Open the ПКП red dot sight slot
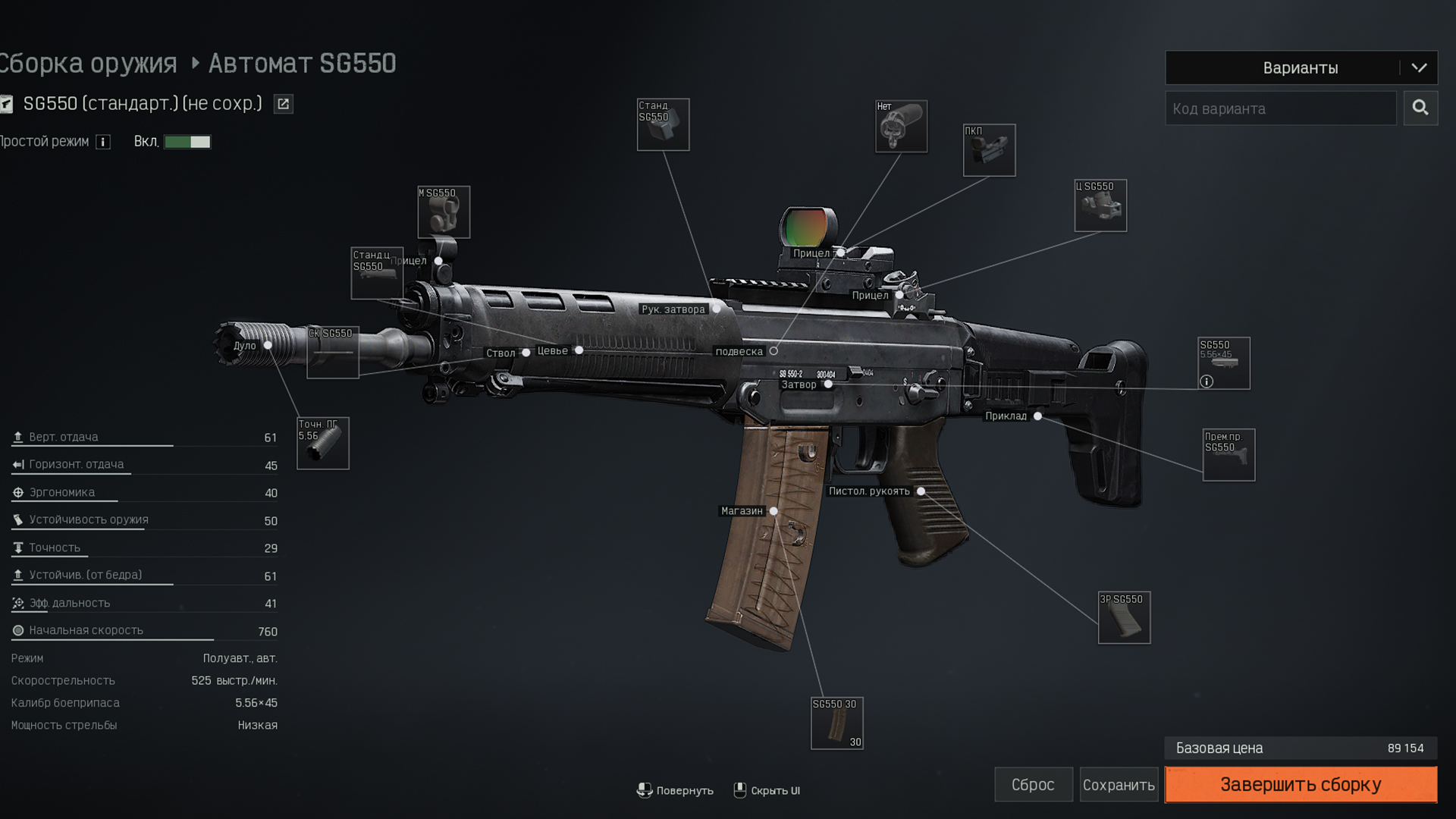 point(989,150)
